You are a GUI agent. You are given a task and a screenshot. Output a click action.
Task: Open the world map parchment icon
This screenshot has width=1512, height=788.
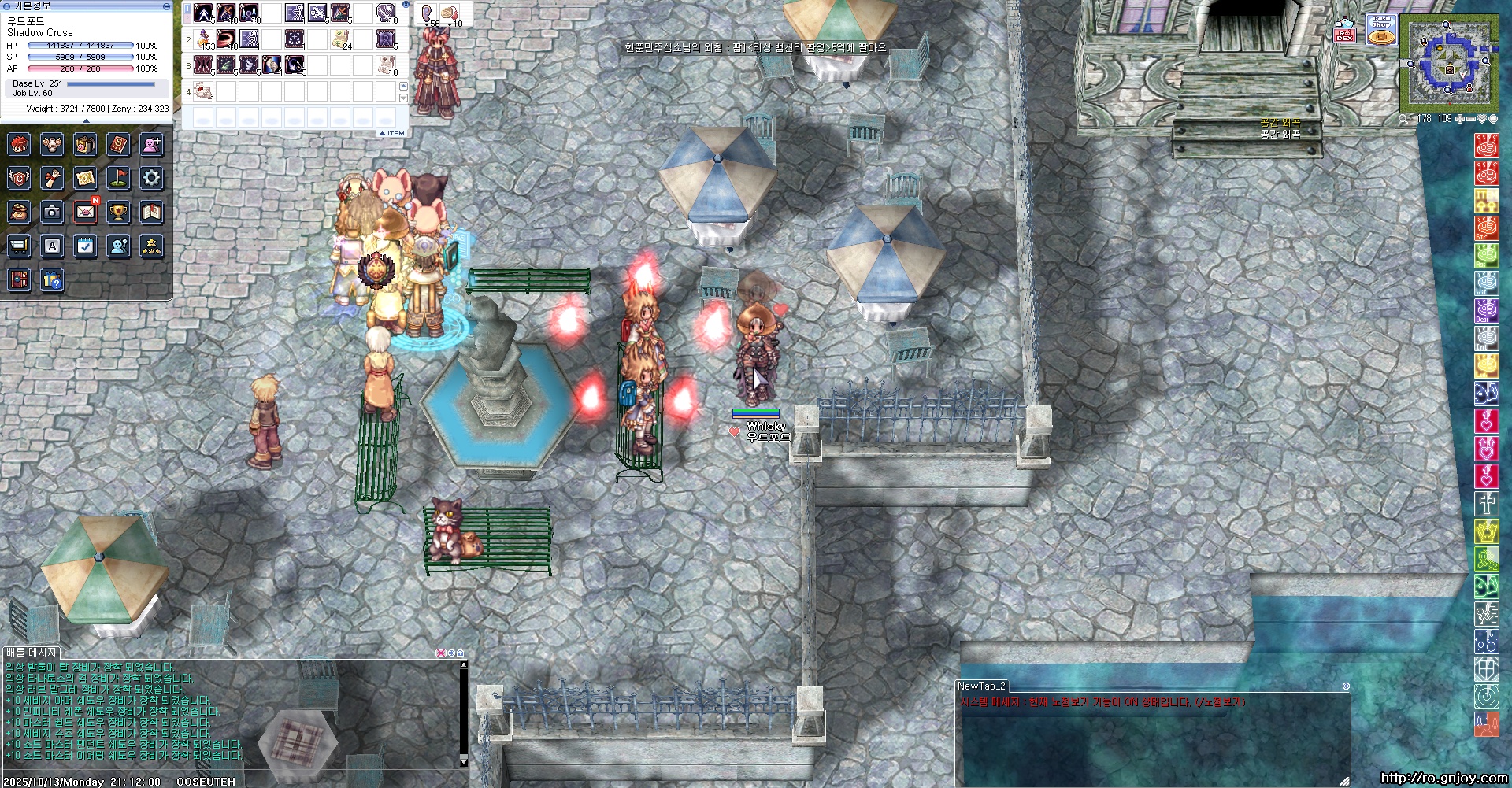(x=85, y=178)
